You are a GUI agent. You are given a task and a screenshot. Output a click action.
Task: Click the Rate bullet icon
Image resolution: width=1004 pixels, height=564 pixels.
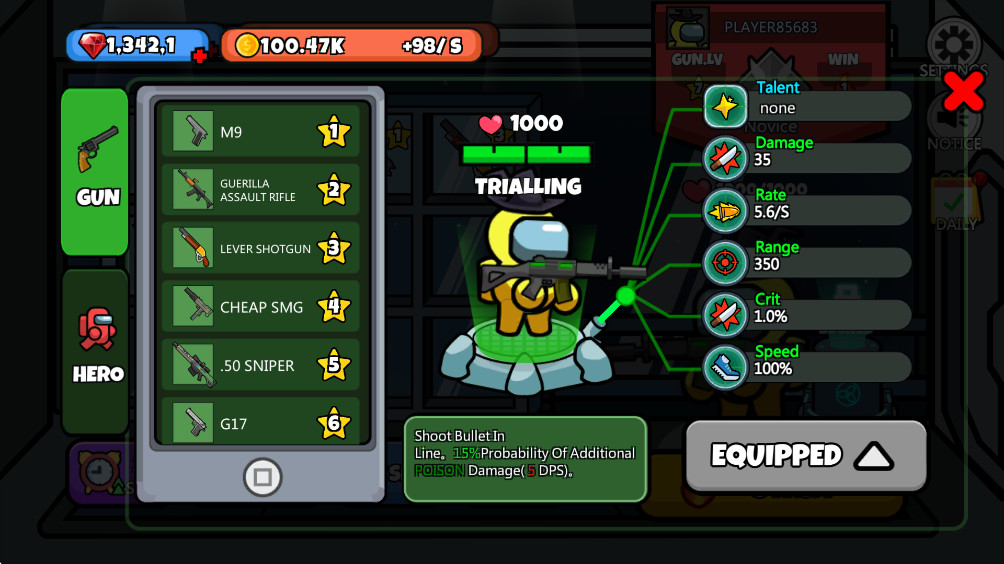click(x=725, y=210)
